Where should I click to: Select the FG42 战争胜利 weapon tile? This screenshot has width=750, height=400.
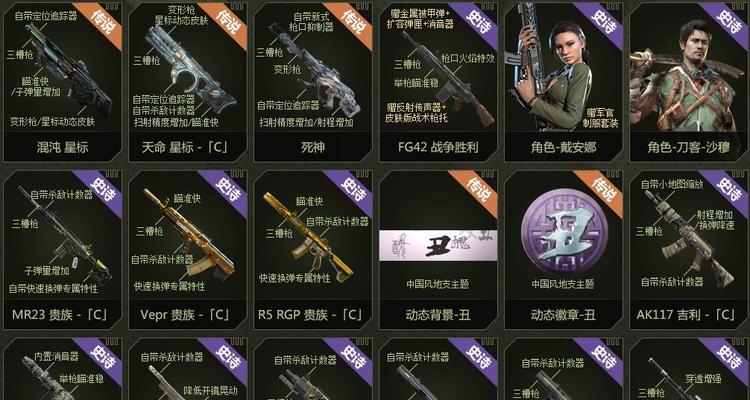[x=437, y=80]
